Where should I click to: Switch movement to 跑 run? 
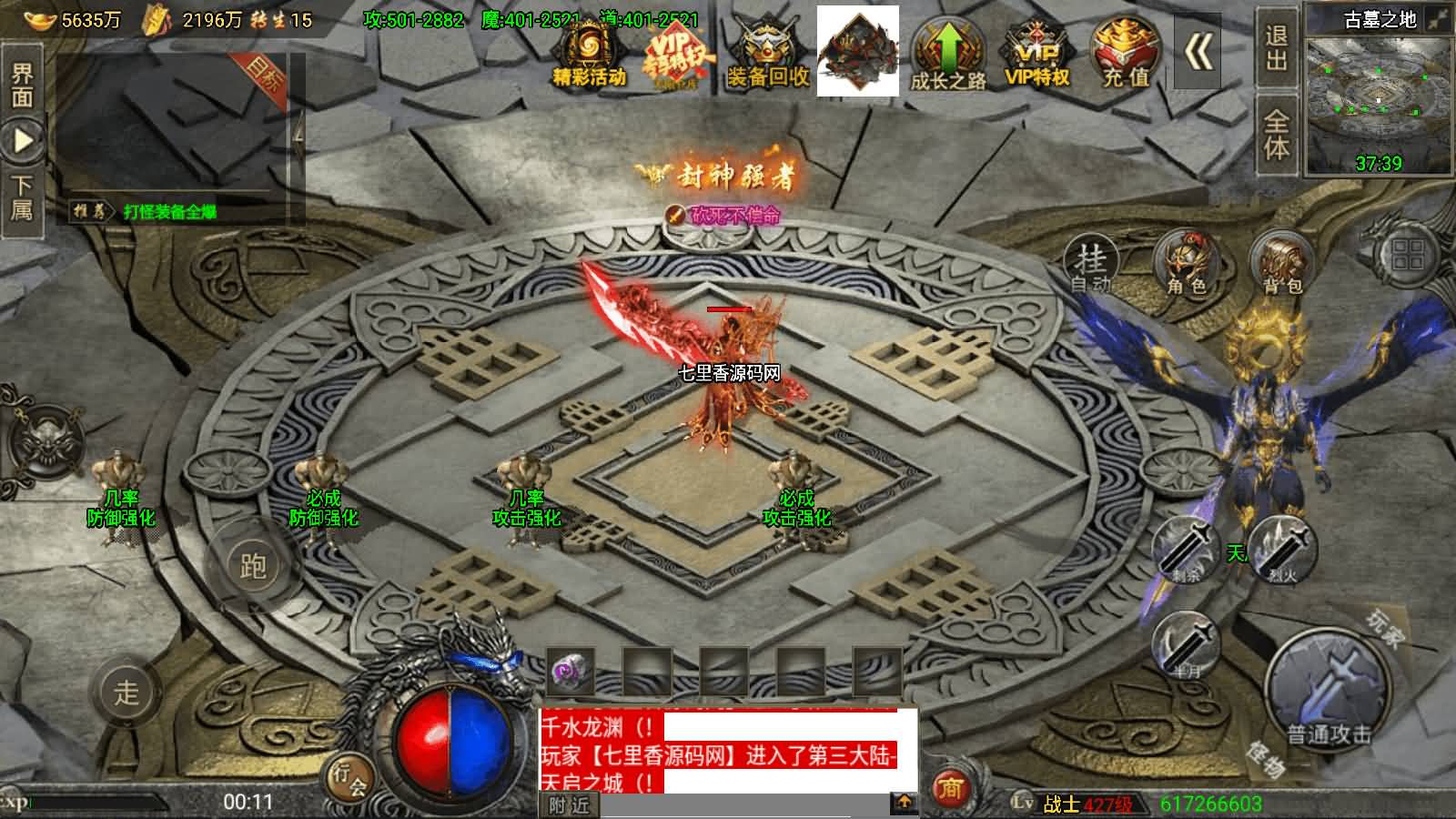click(252, 566)
